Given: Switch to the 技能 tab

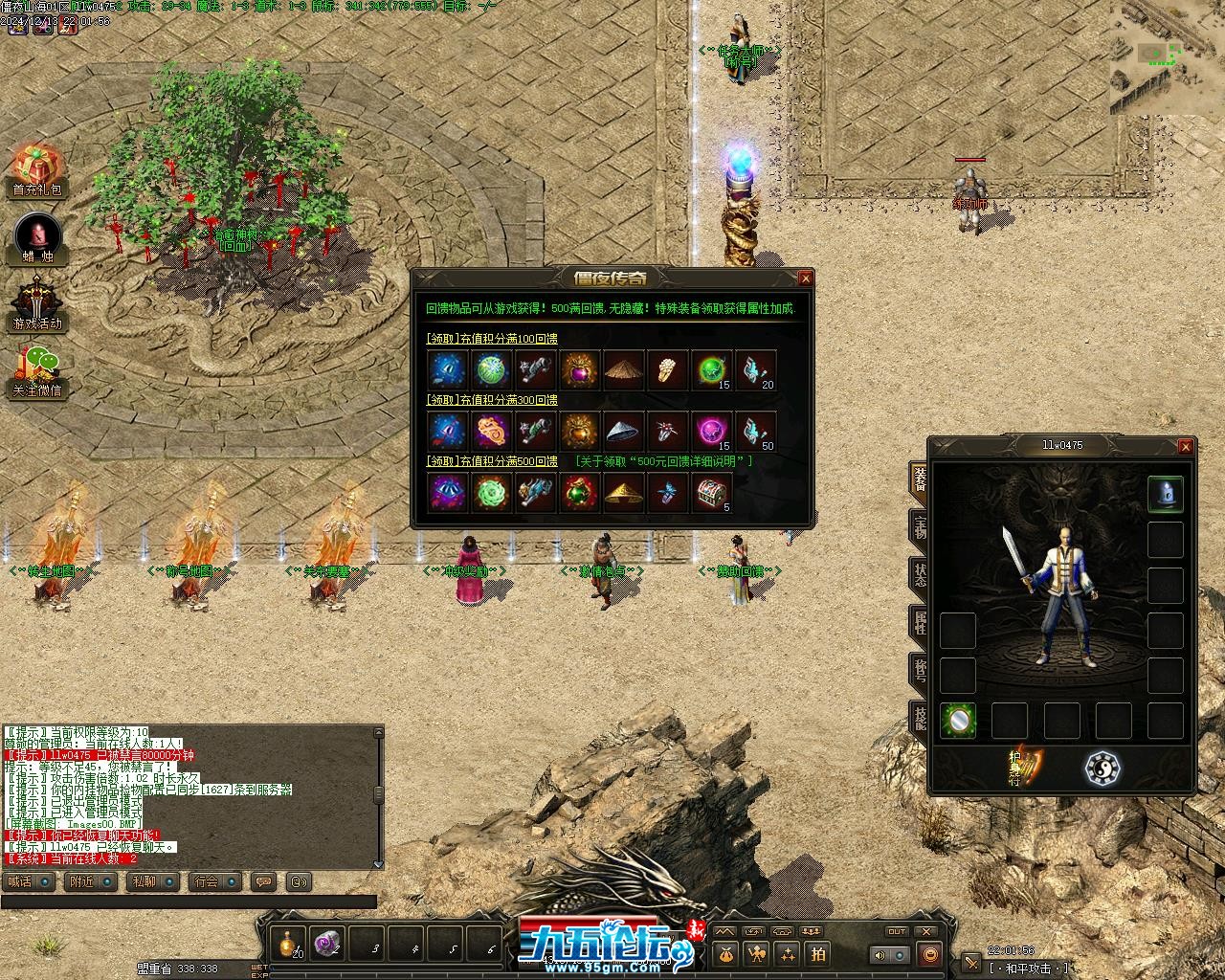Looking at the screenshot, I should [x=919, y=717].
